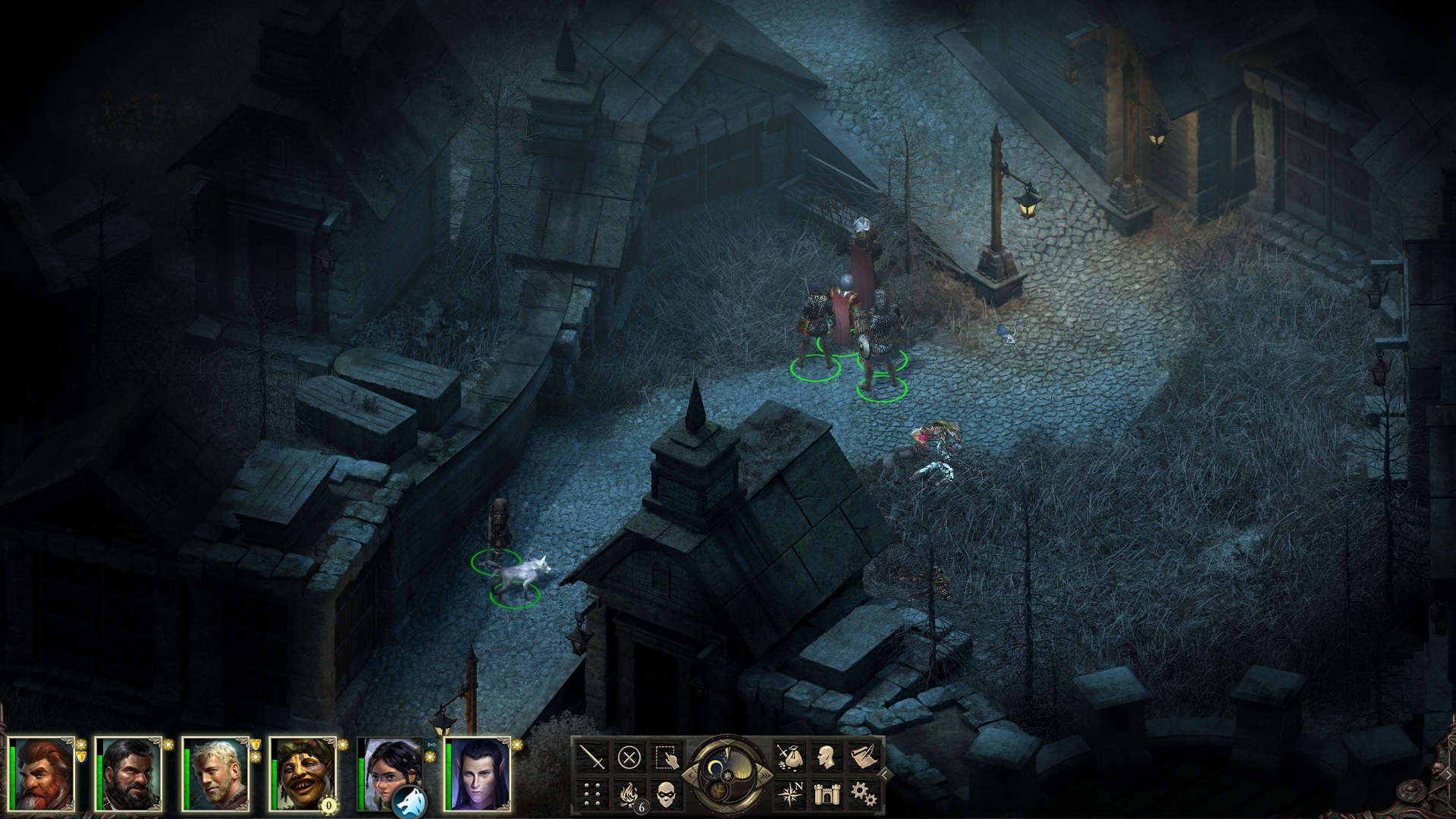This screenshot has height=819, width=1456.
Task: Open the Inventory coin-bag icon
Action: coord(790,758)
